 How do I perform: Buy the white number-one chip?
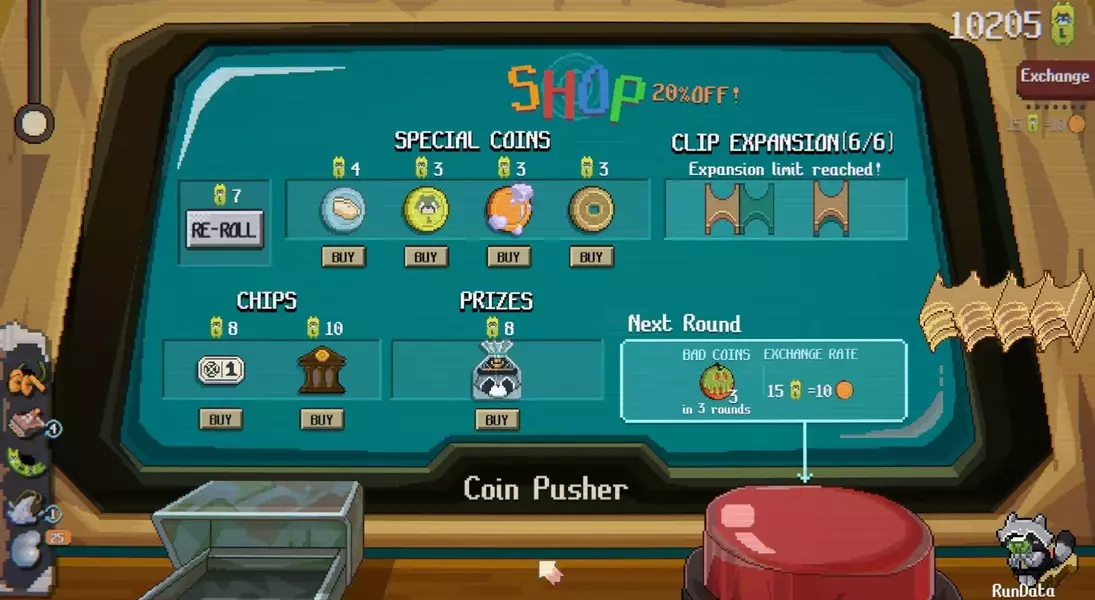(220, 419)
